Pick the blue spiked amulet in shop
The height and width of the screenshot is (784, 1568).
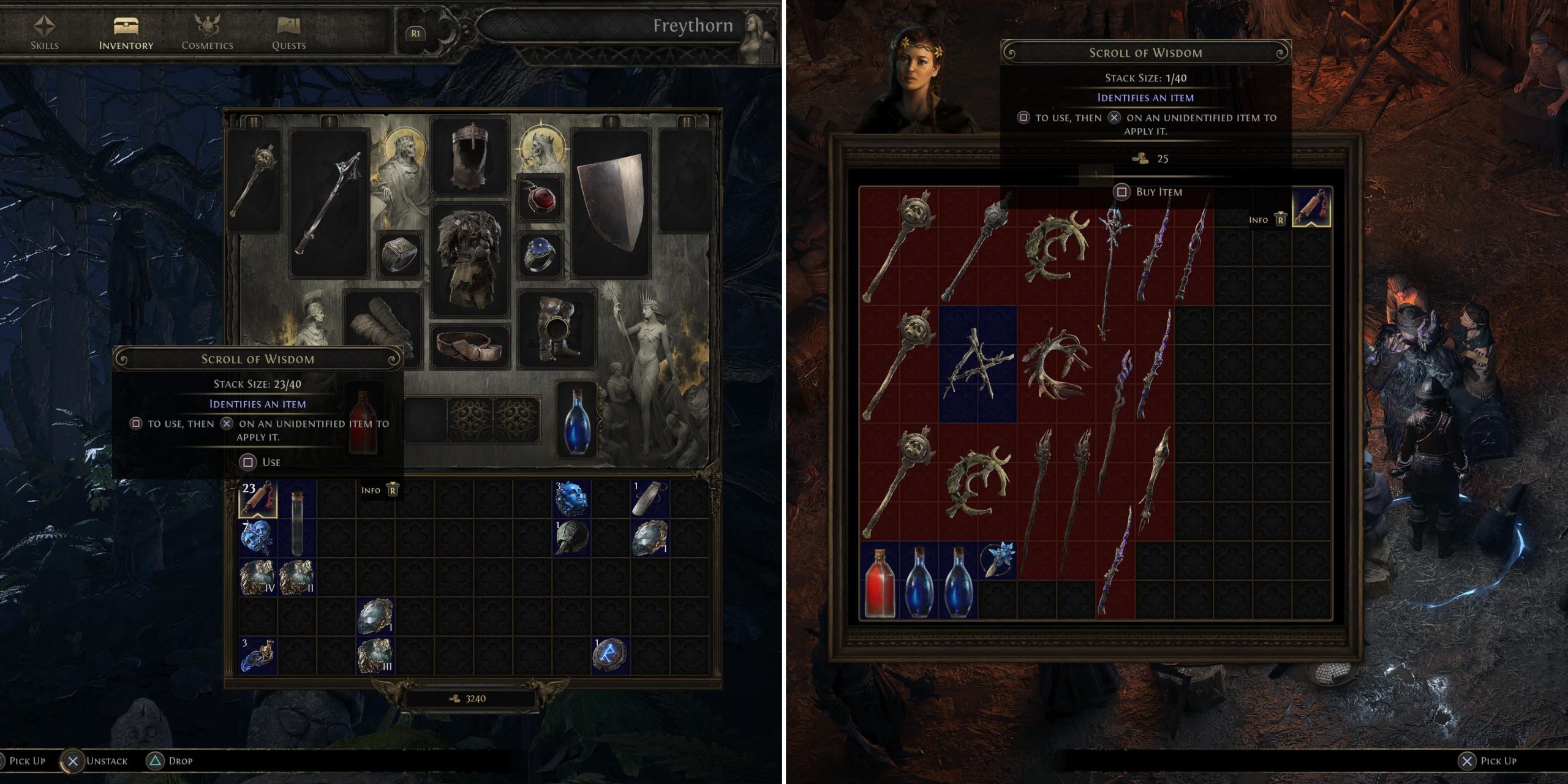pyautogui.click(x=998, y=560)
